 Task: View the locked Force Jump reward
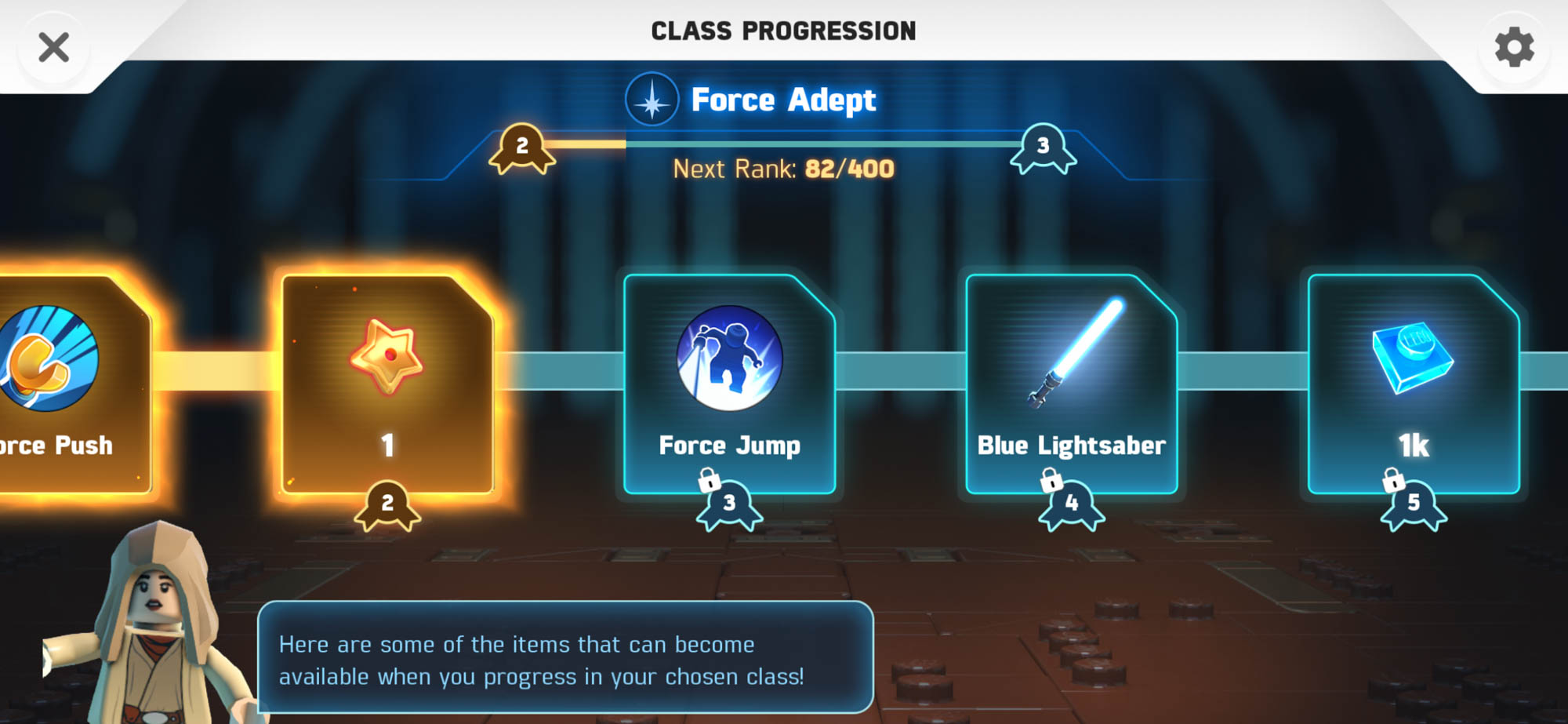pos(729,384)
